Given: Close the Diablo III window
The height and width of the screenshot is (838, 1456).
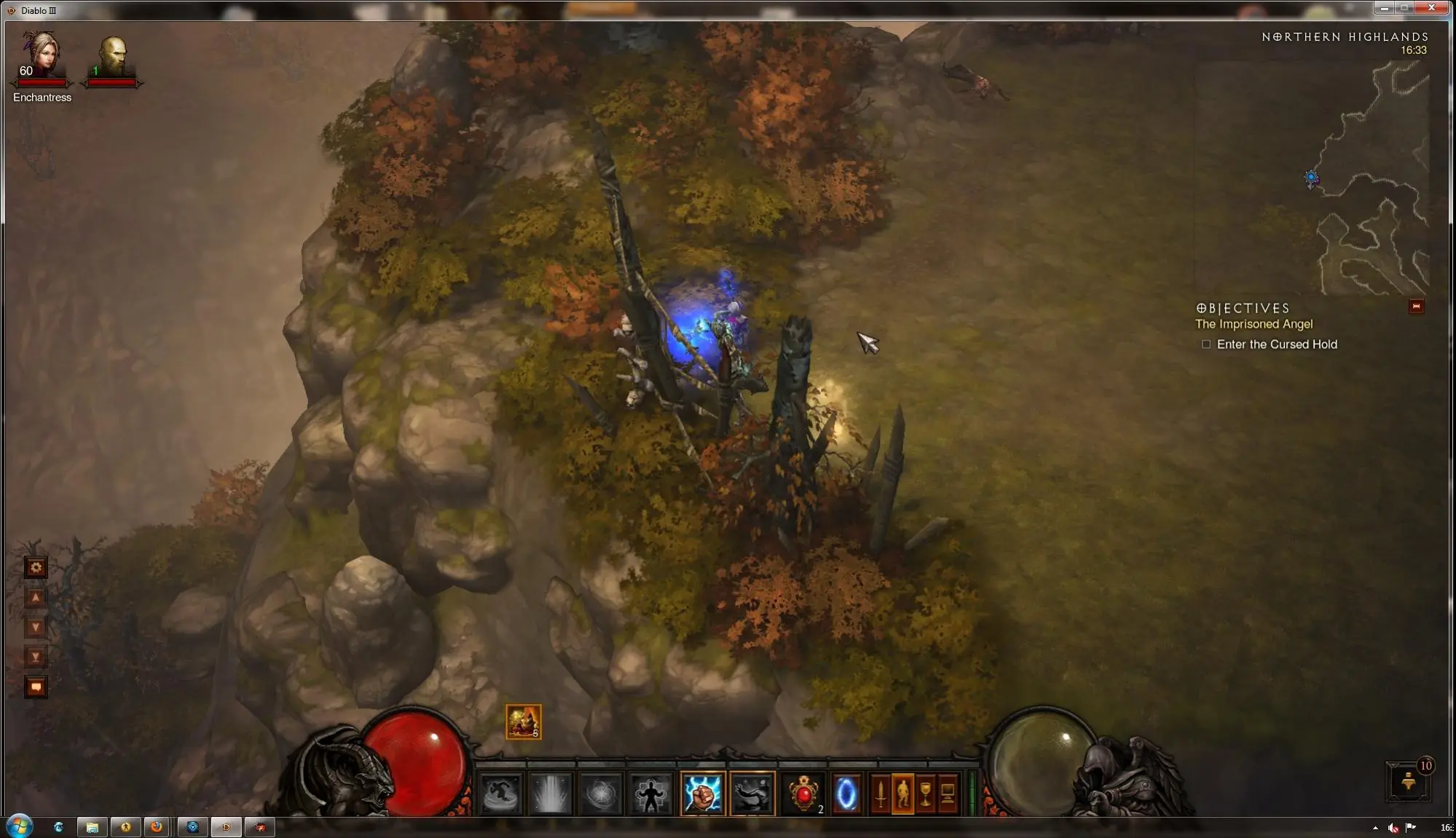Looking at the screenshot, I should (1431, 8).
